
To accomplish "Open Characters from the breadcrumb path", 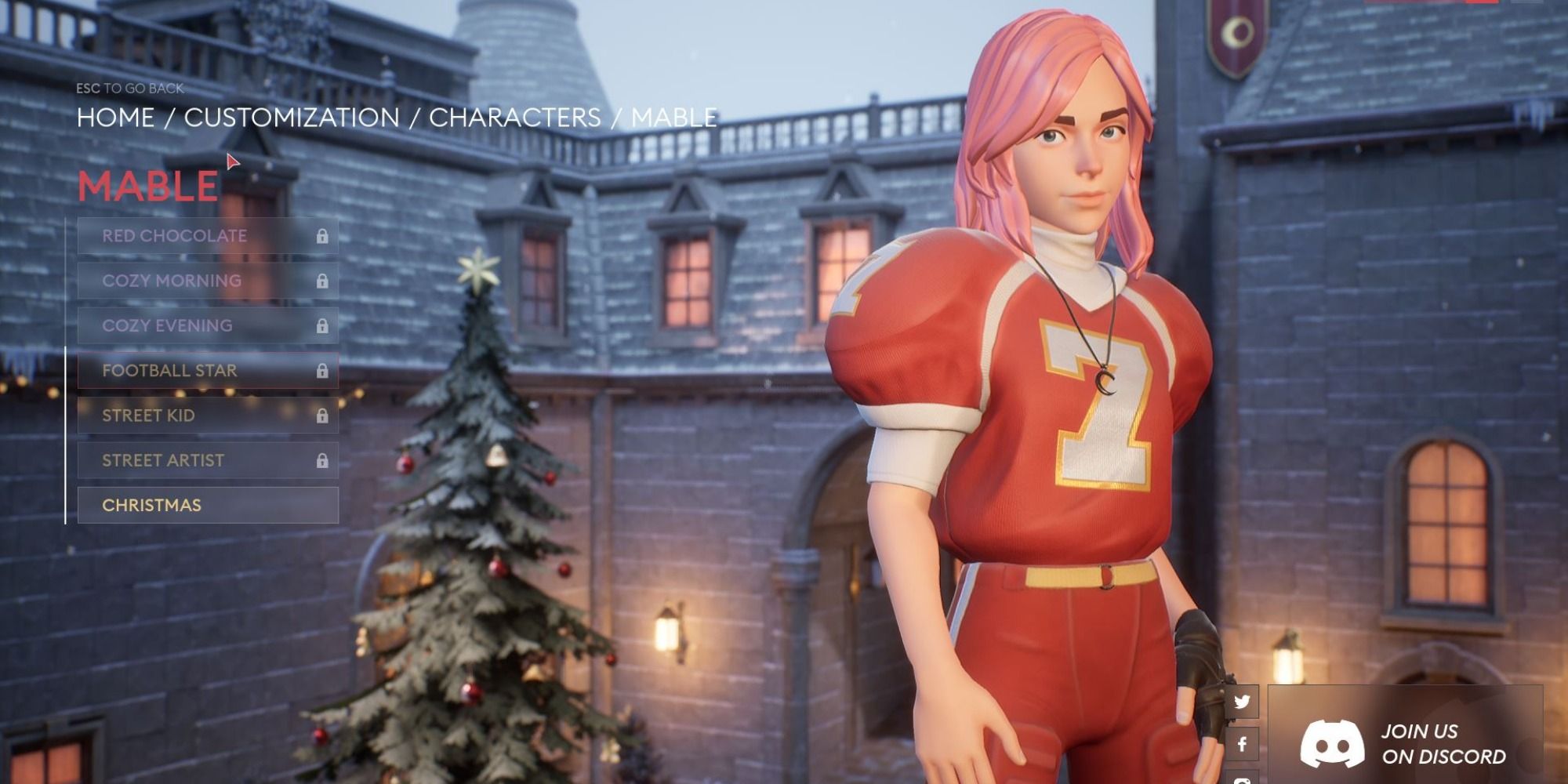I will click(514, 118).
